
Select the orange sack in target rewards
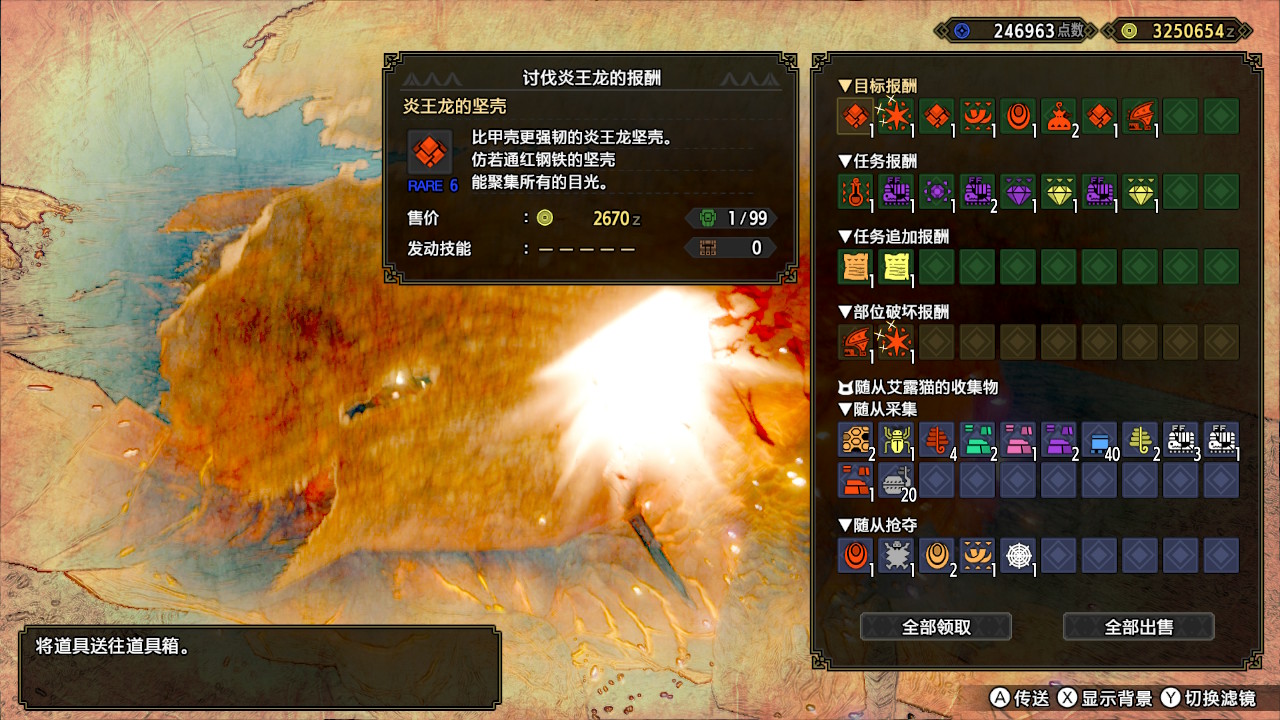1059,116
